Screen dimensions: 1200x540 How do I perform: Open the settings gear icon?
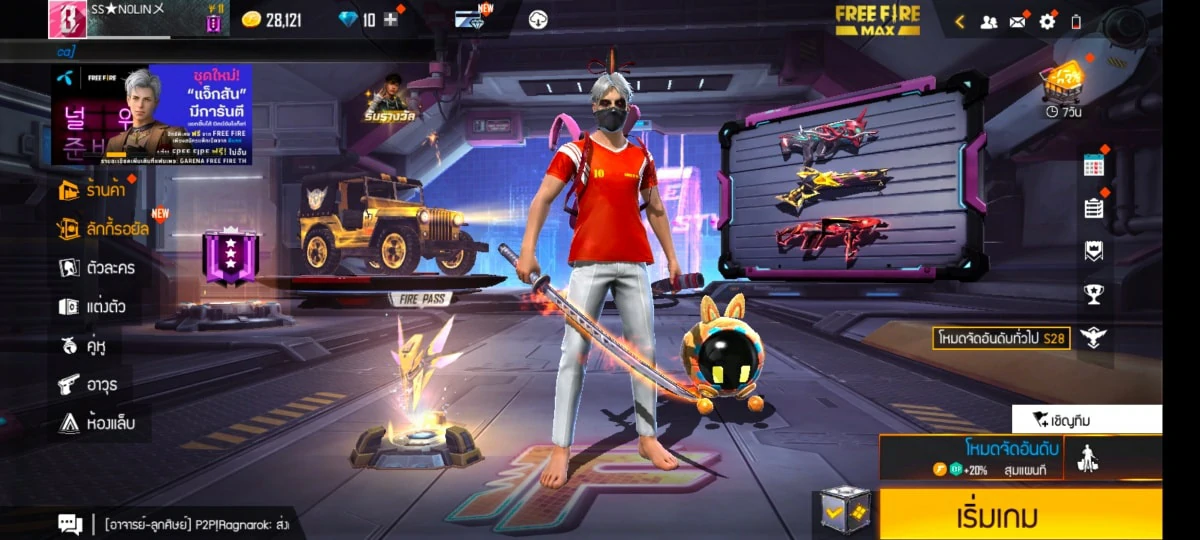pos(1047,21)
